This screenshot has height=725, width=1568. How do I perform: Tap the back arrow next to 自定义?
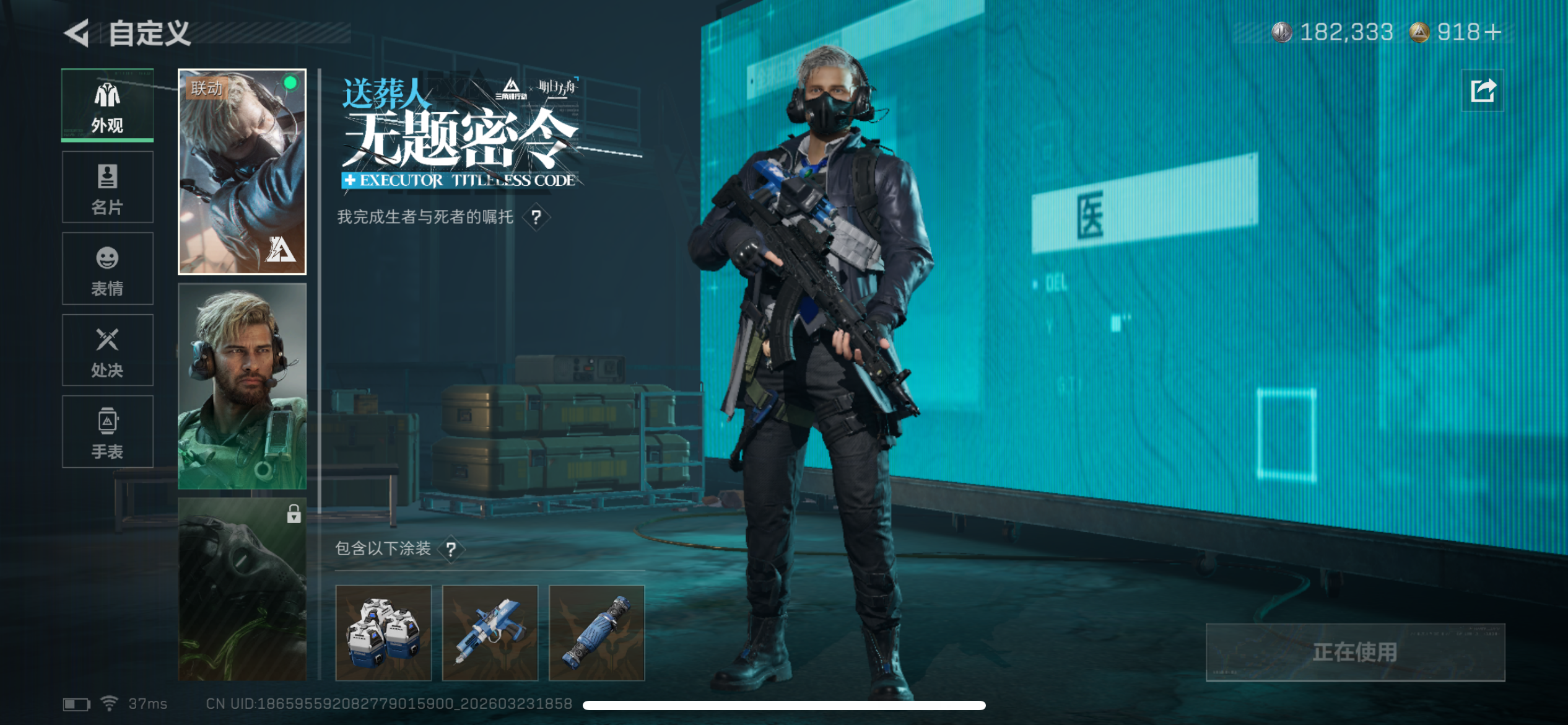click(x=76, y=34)
